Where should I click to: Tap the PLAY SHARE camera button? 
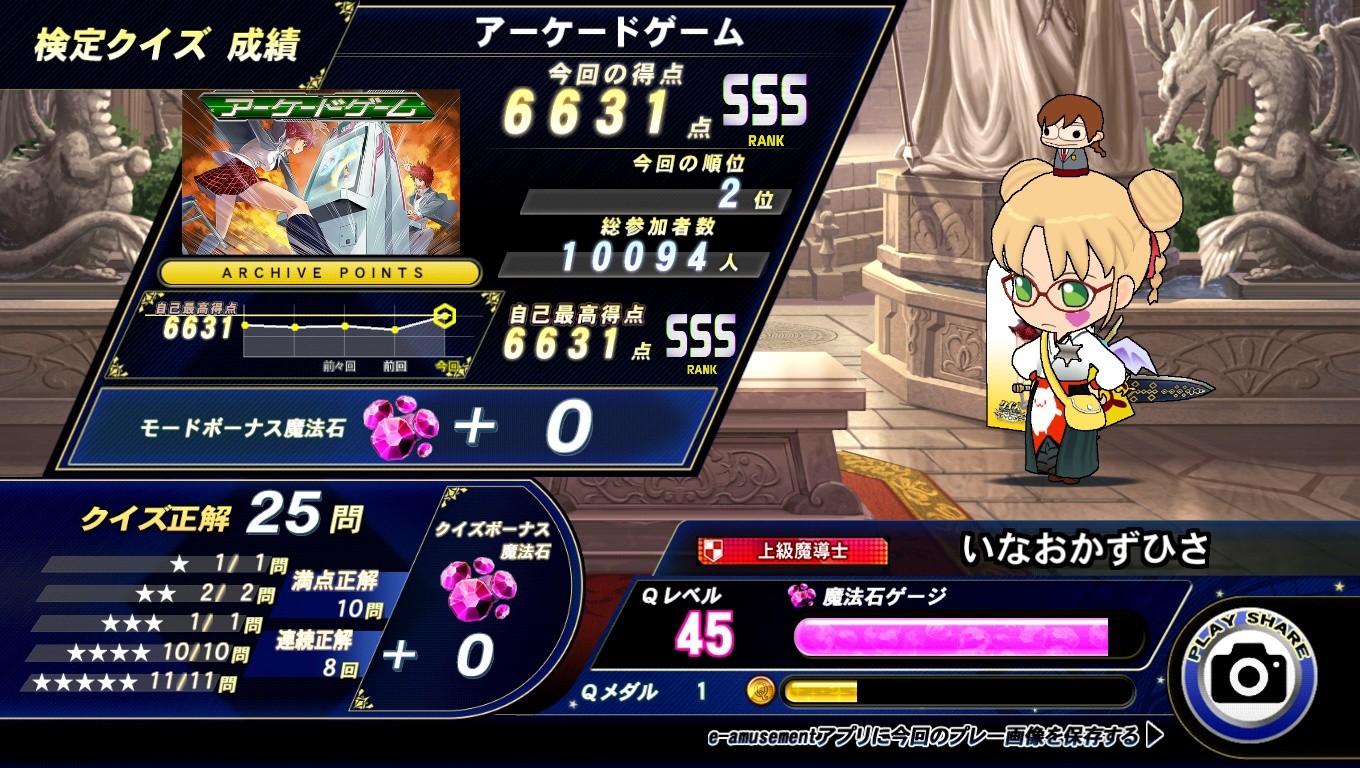1249,674
